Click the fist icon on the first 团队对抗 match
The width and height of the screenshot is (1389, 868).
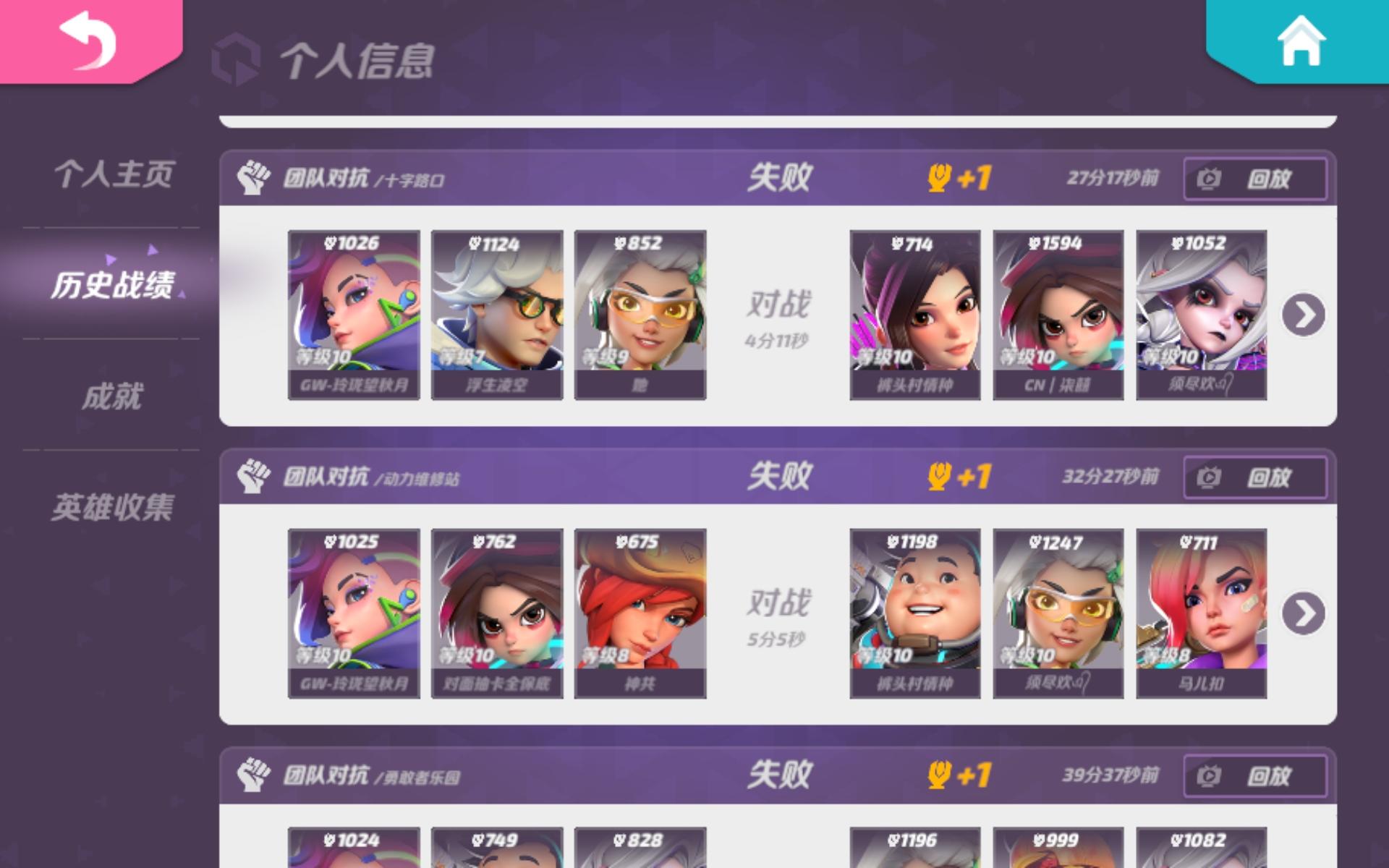point(252,176)
